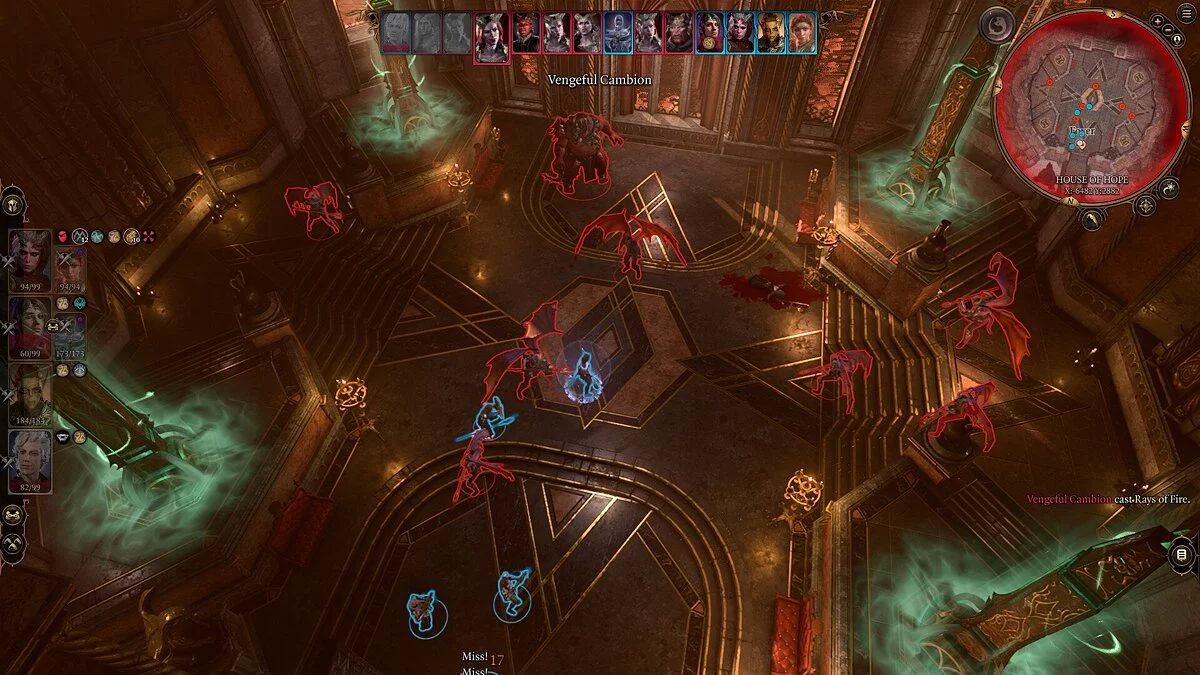Zoom in the minimap with the plus button

click(x=1158, y=20)
